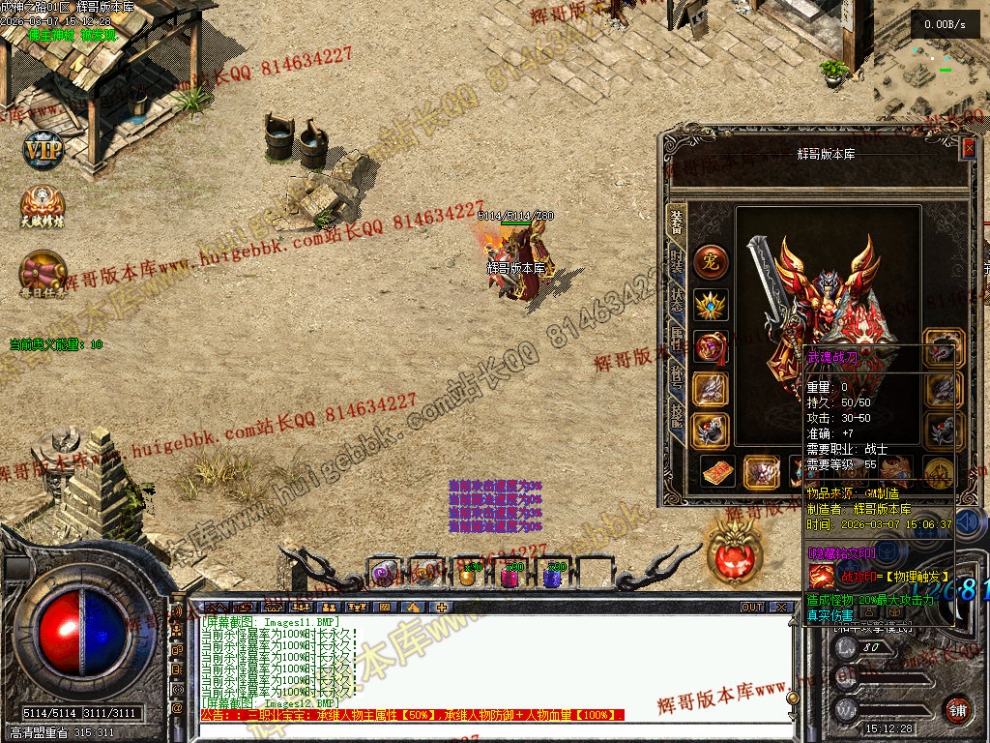Open the 铺 shop button
Viewport: 990px width, 743px height.
click(x=957, y=709)
